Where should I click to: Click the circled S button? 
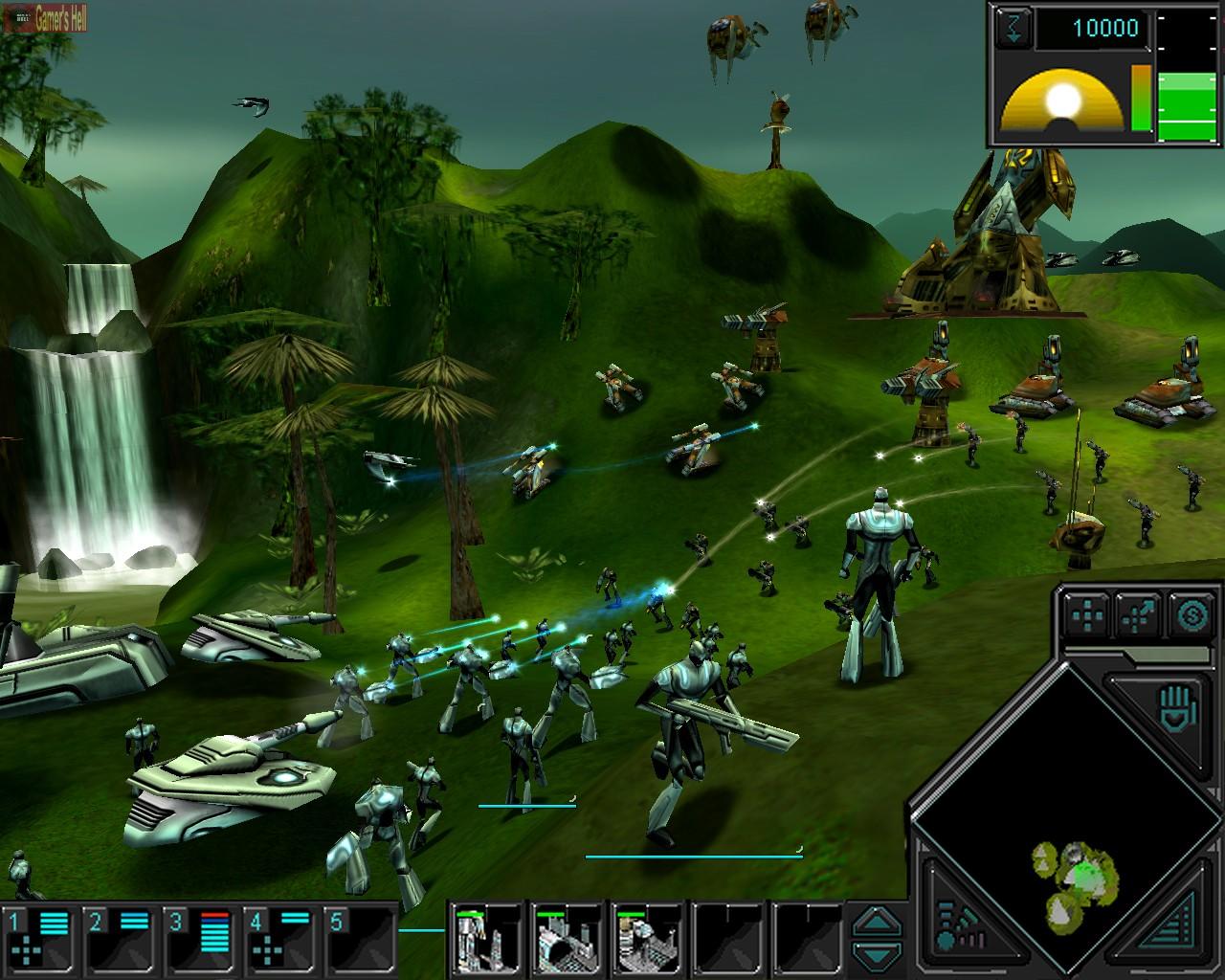pyautogui.click(x=1192, y=615)
